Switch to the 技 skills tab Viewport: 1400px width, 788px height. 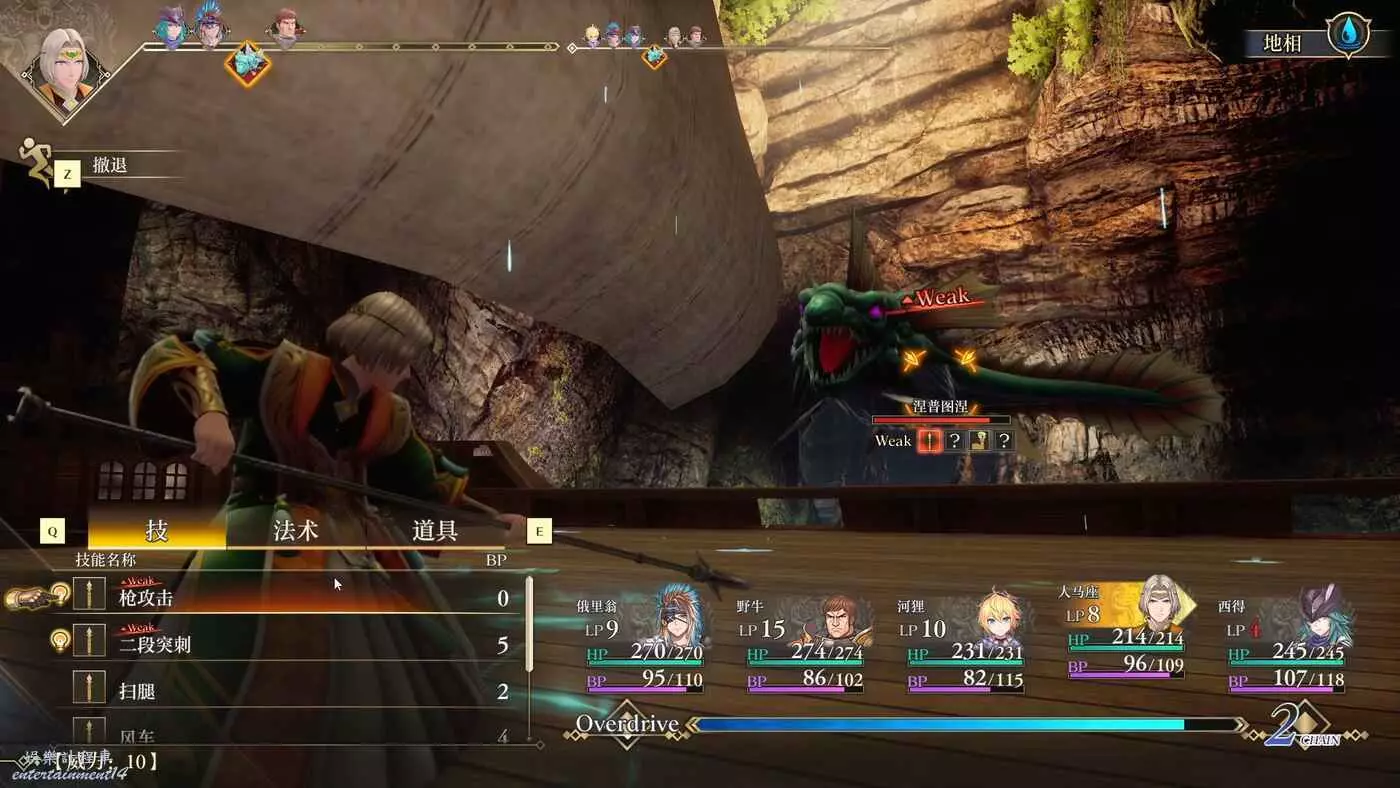(157, 530)
